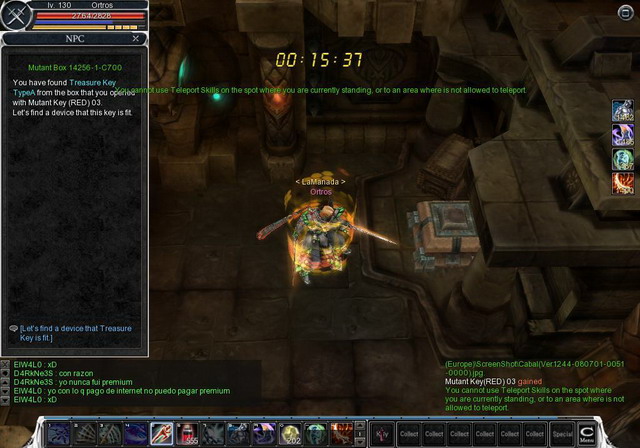Click the blue-white buff icon at top of buff column
640x448 pixels.
coord(622,112)
